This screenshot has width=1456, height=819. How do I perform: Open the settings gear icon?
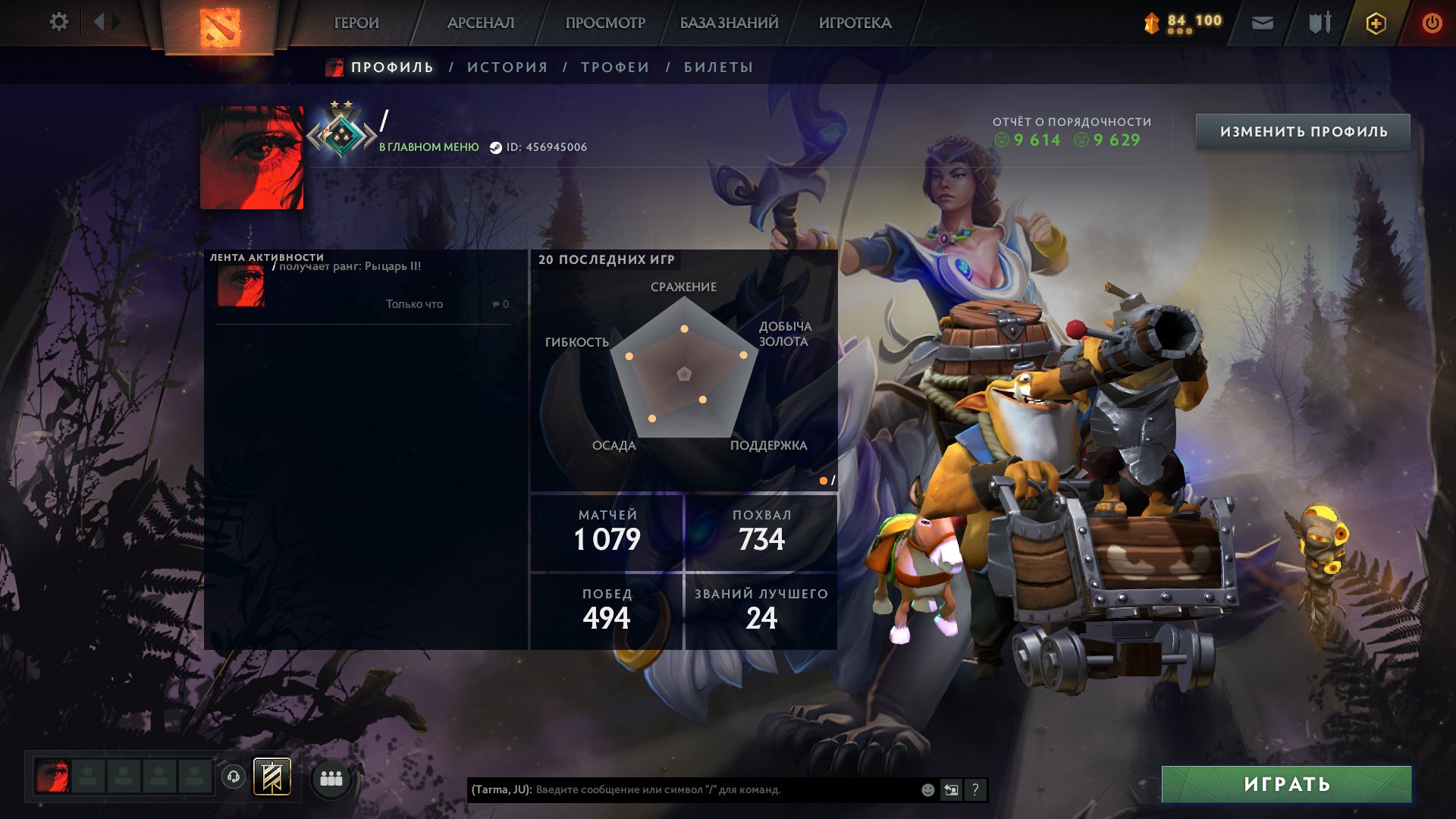click(58, 22)
